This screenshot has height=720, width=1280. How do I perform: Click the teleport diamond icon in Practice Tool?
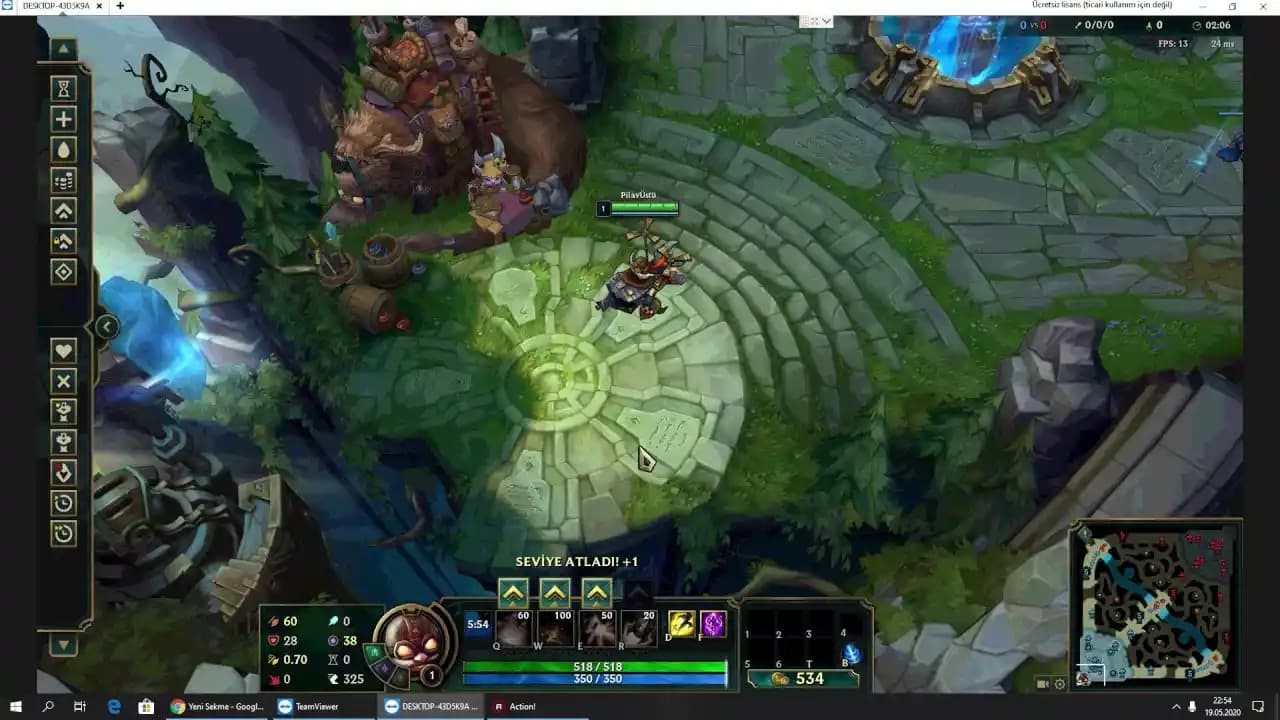pos(63,270)
